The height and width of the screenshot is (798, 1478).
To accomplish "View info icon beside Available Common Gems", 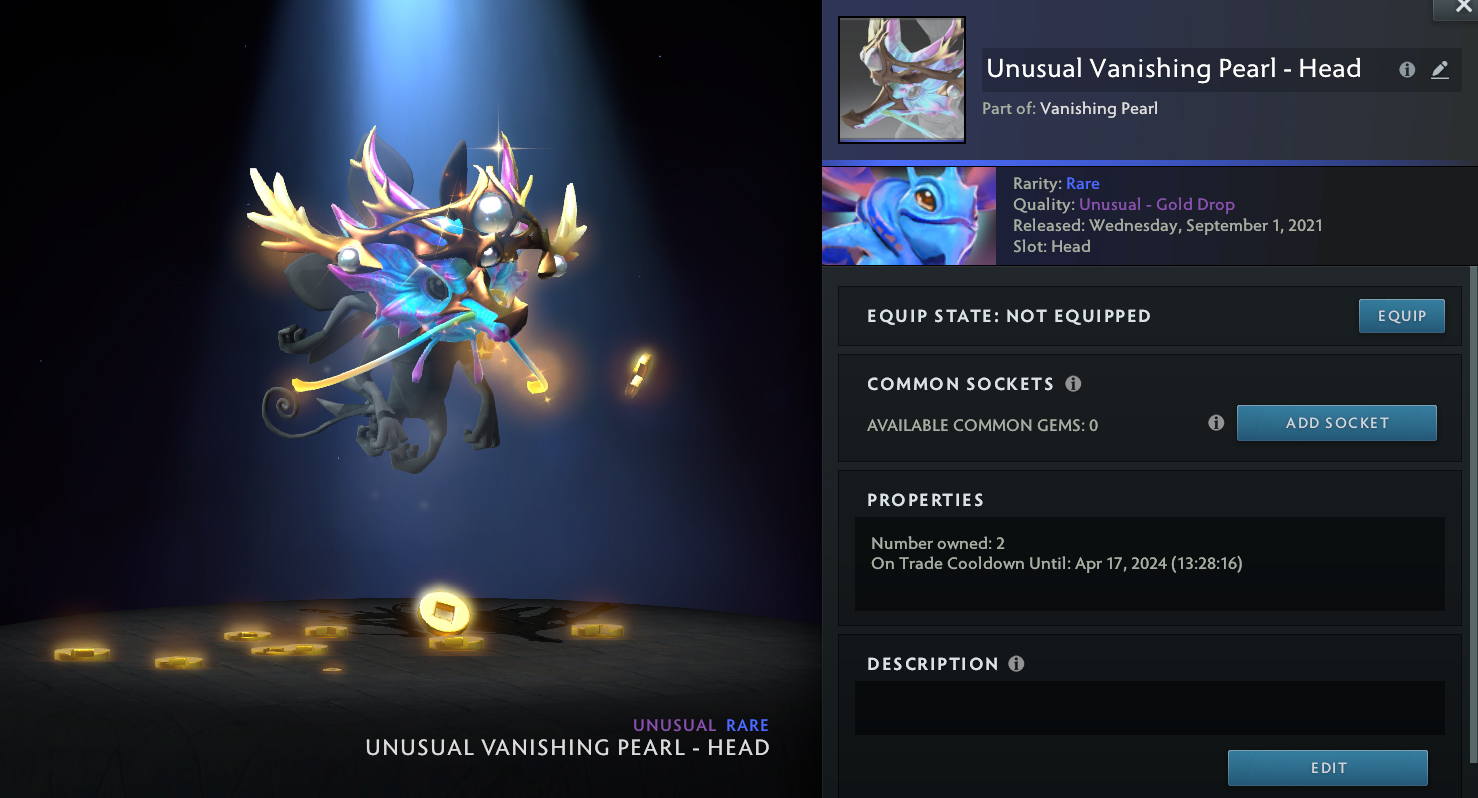I will (1216, 423).
